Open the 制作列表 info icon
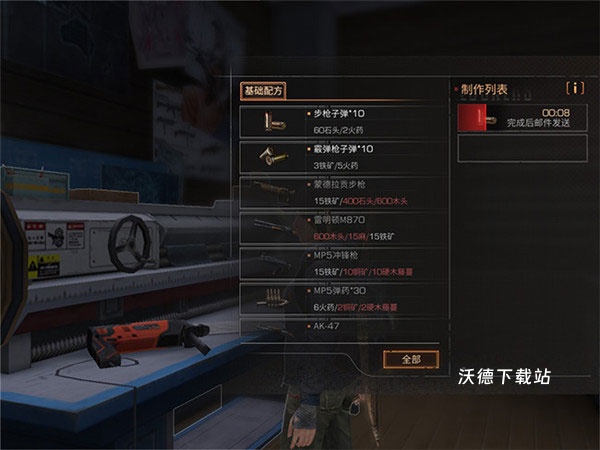Viewport: 600px width, 450px height. point(574,88)
